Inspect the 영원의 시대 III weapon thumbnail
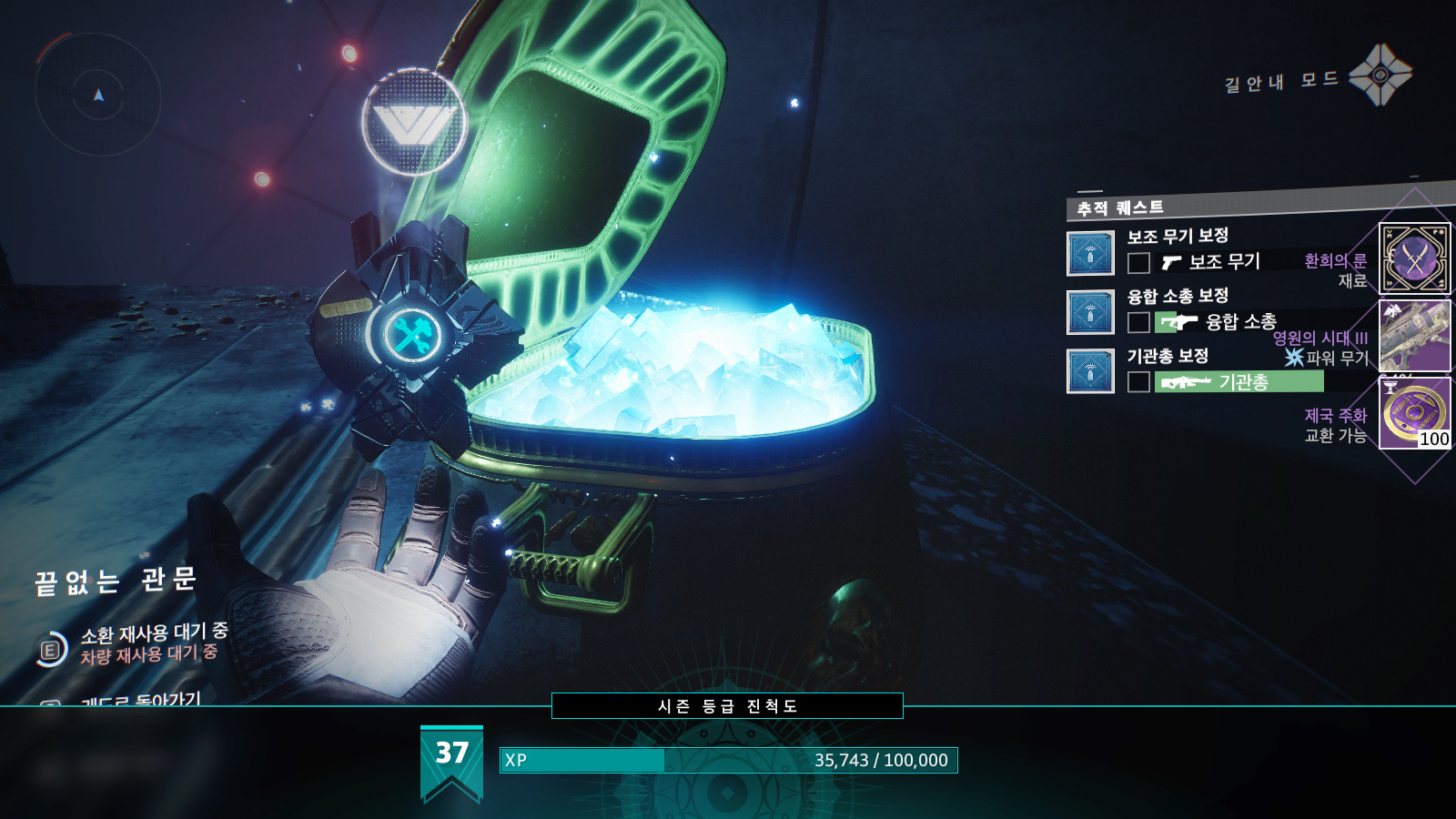 click(1414, 335)
